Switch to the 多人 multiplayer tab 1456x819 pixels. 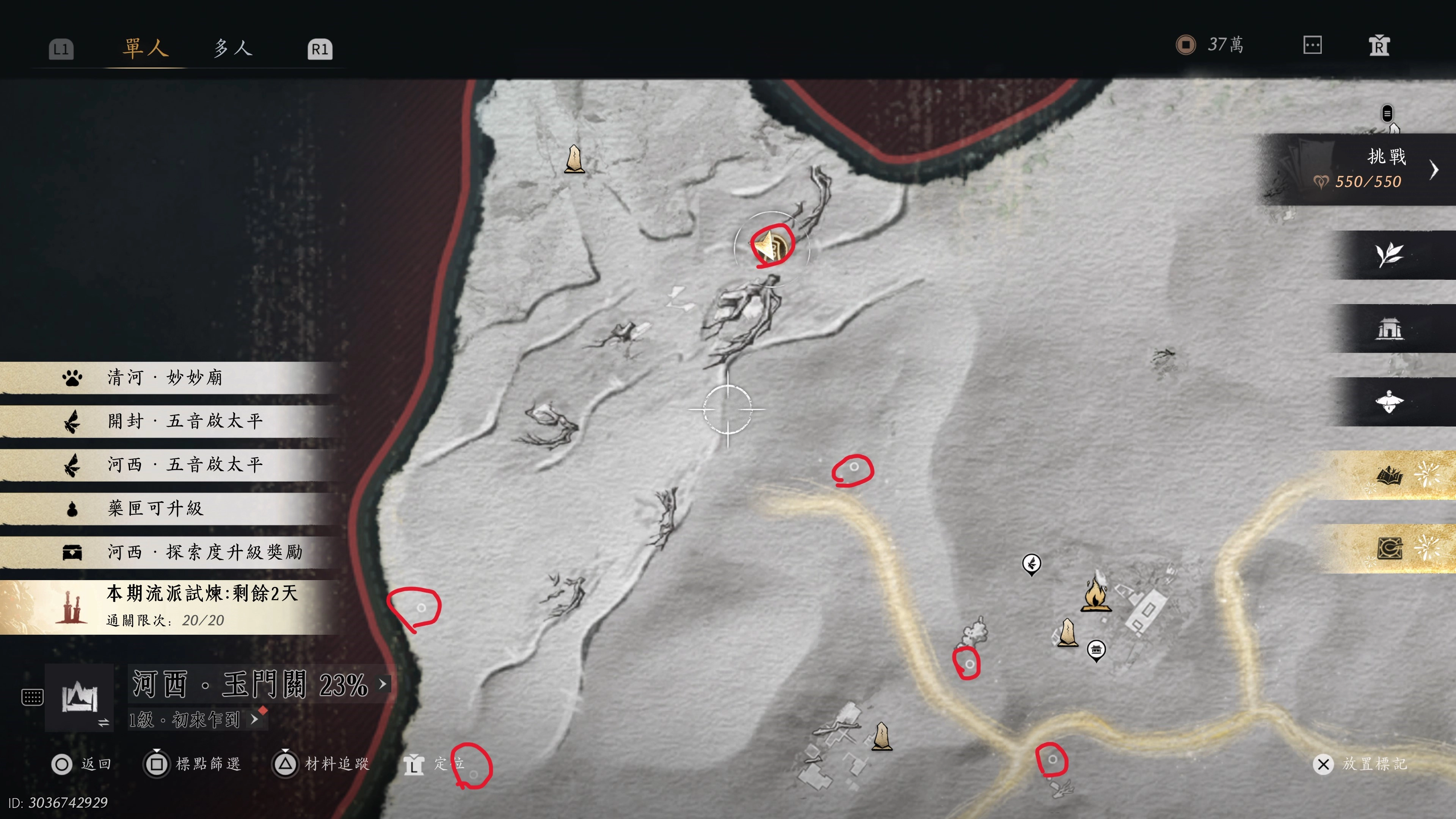pos(233,48)
